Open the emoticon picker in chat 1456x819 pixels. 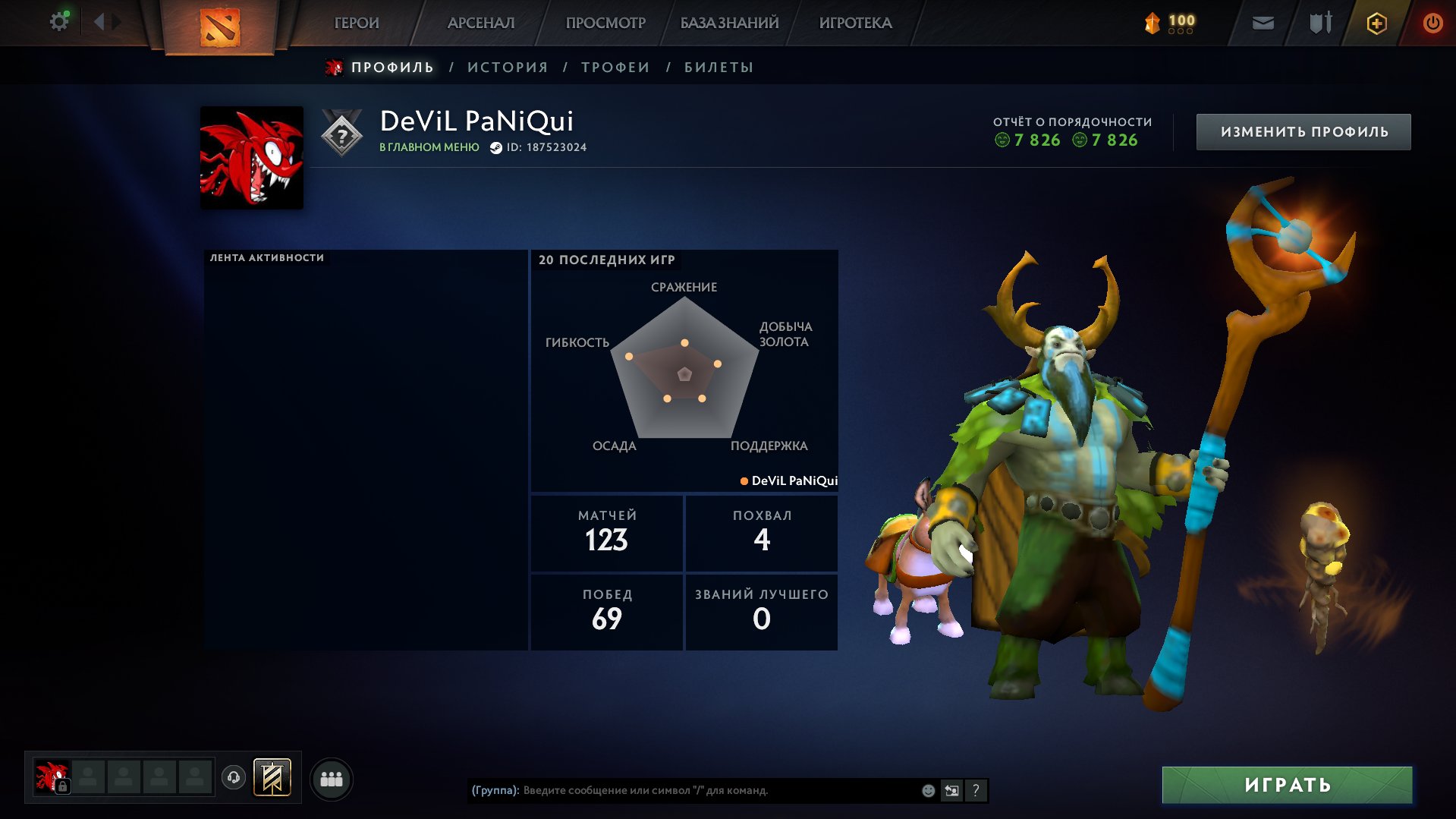929,790
